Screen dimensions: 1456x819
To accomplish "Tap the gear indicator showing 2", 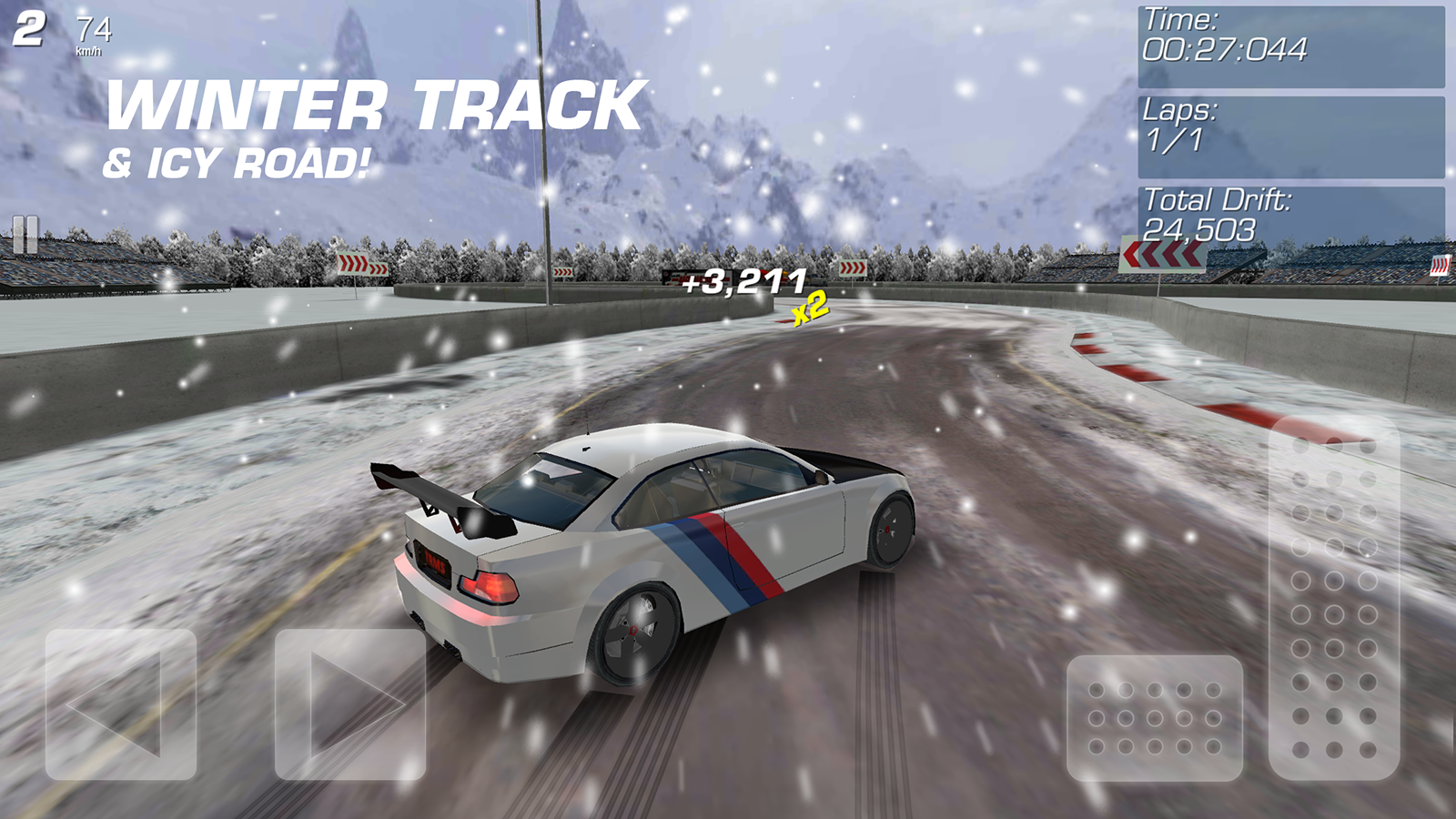I will click(x=30, y=27).
